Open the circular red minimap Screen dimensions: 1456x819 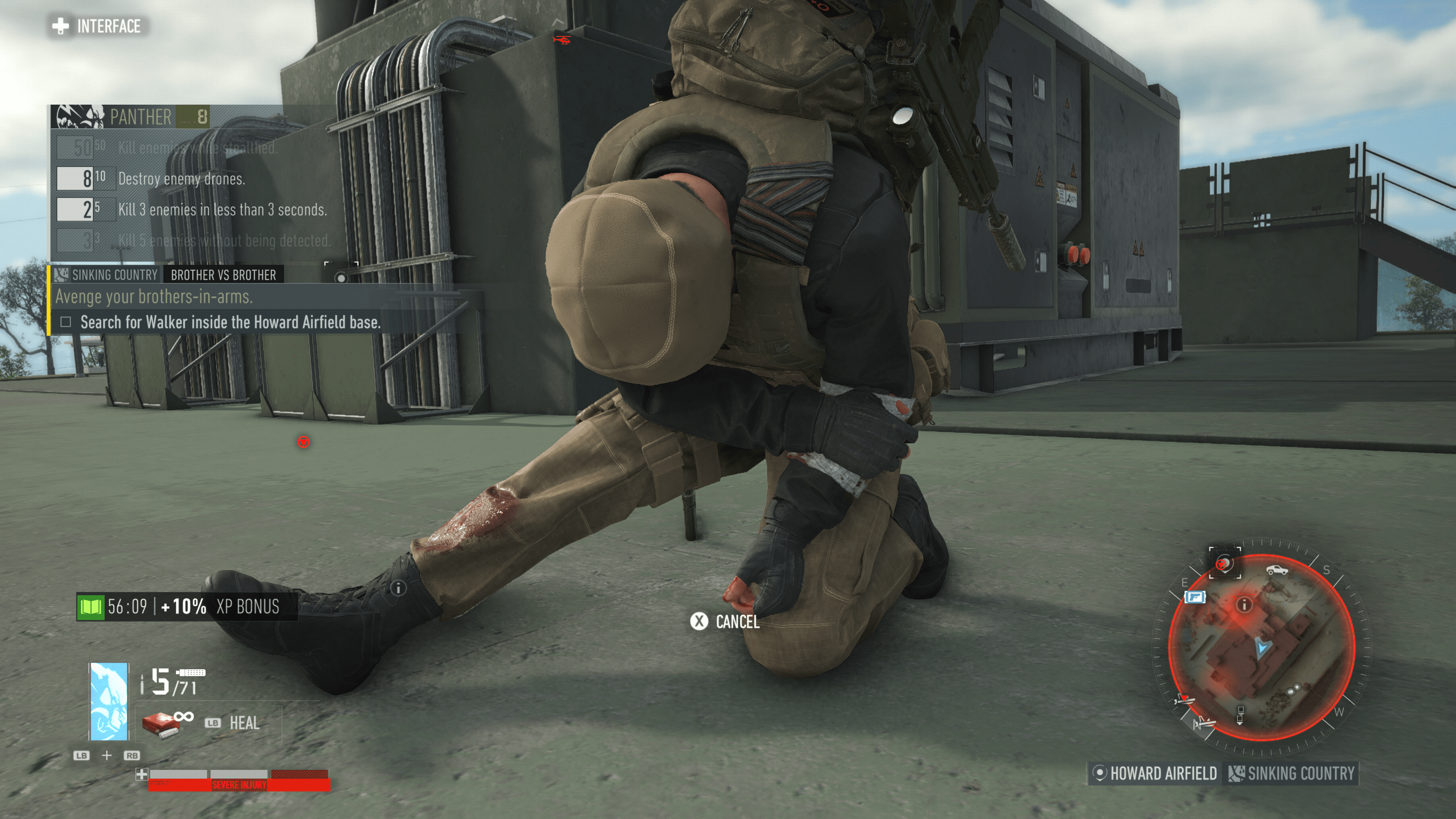pos(1261,648)
